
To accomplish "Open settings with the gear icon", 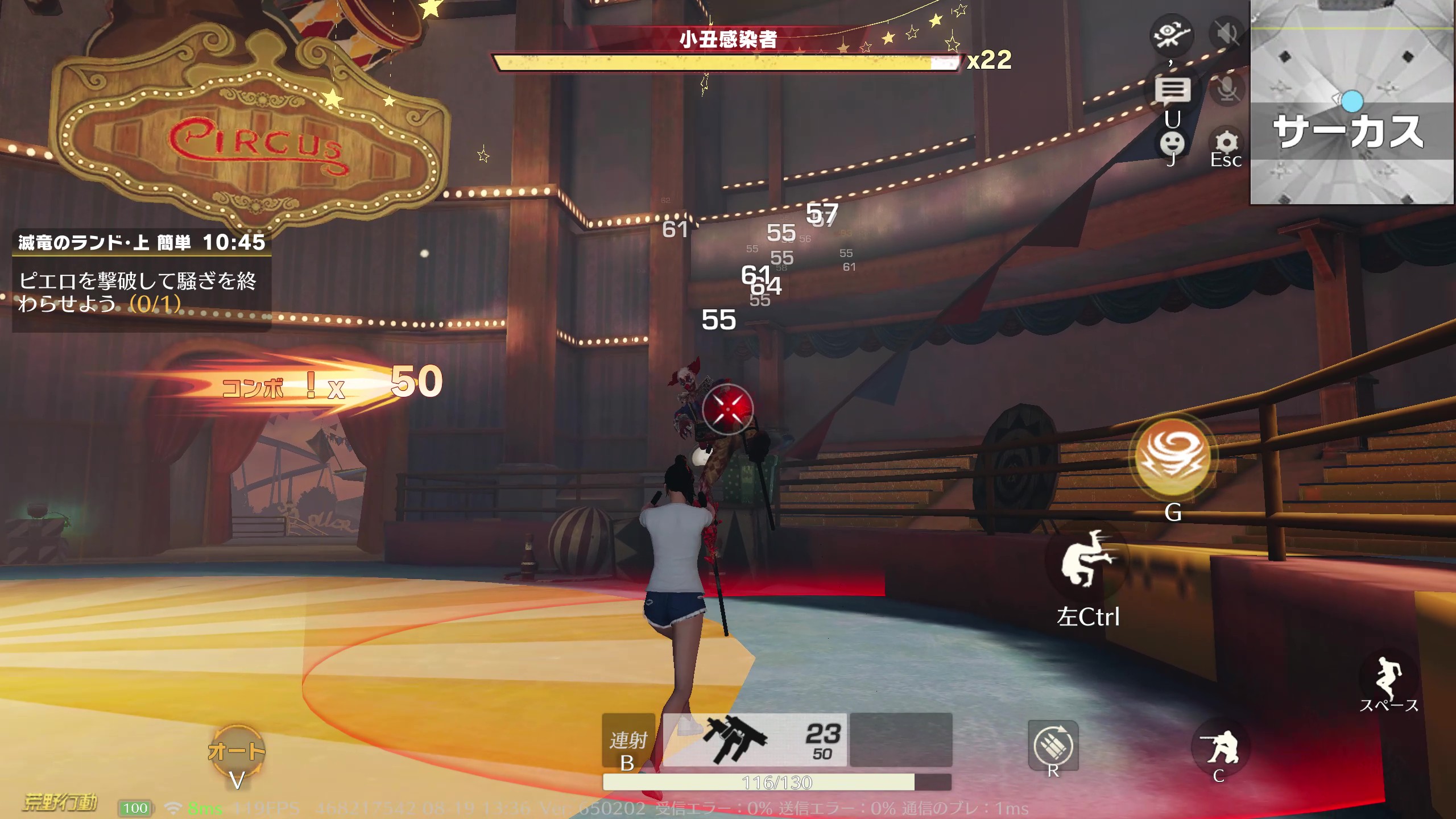I will pos(1226,142).
